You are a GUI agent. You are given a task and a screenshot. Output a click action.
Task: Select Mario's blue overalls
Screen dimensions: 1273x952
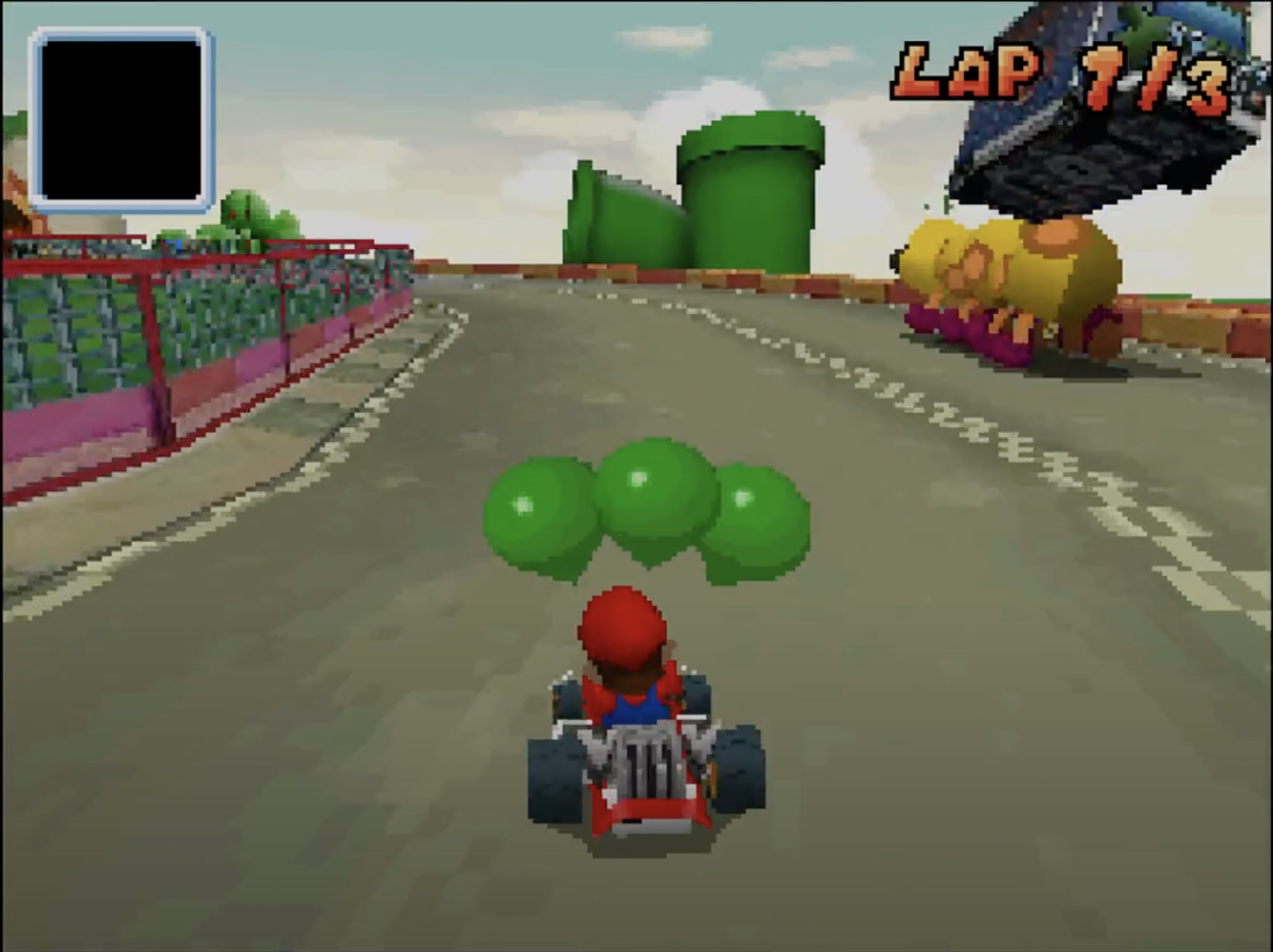click(x=639, y=706)
